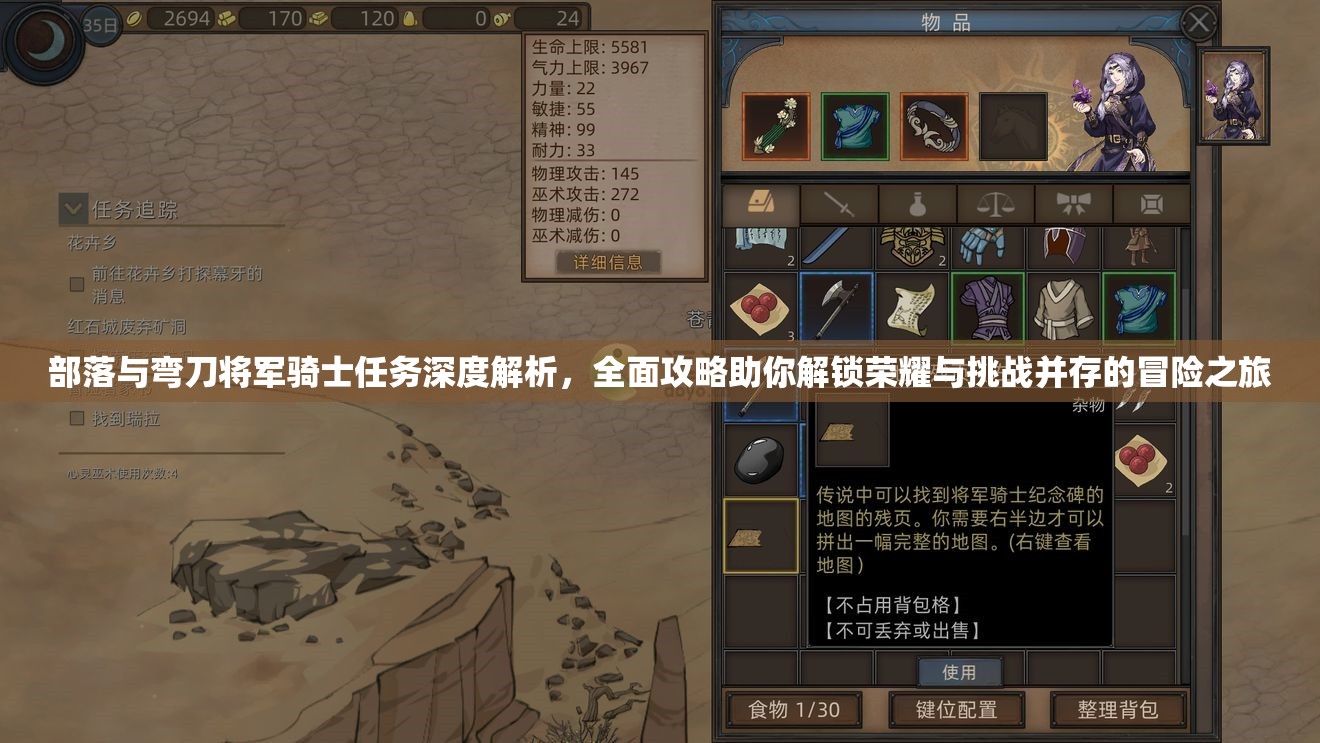The height and width of the screenshot is (743, 1320).
Task: Open the potions category in inventory
Action: click(x=917, y=203)
